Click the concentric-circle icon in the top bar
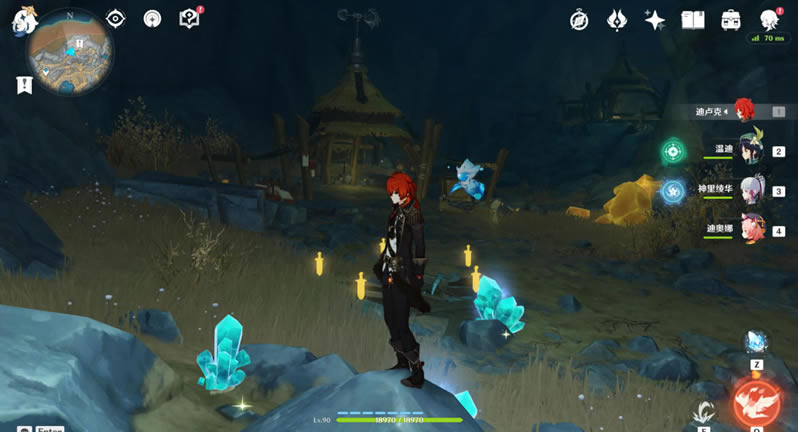The width and height of the screenshot is (798, 432). pos(152,19)
